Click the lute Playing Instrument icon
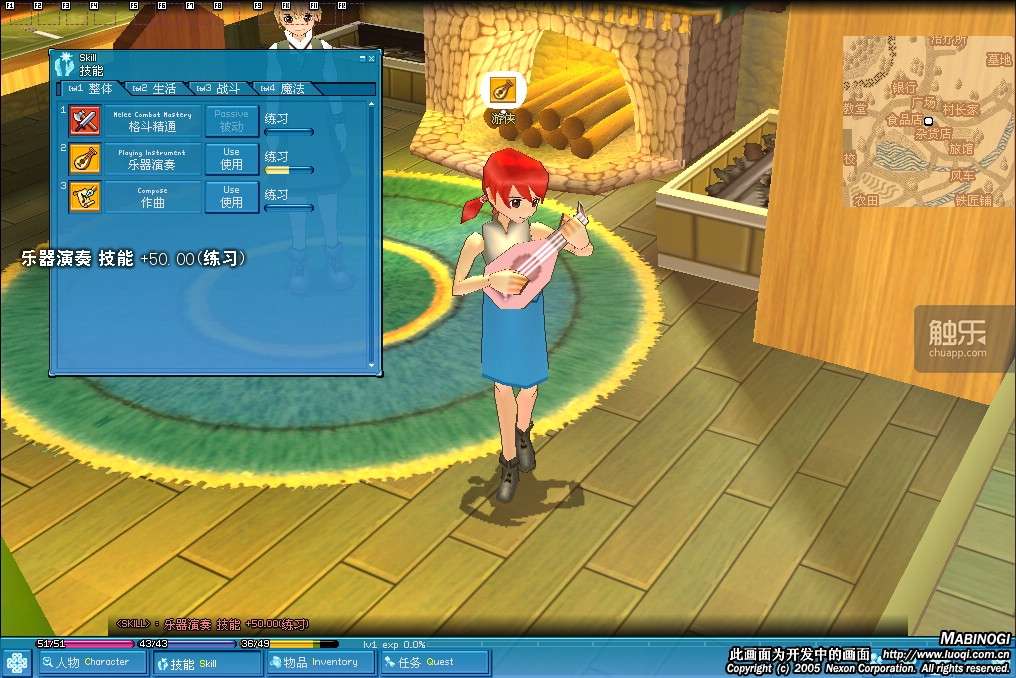Image resolution: width=1016 pixels, height=678 pixels. tap(84, 159)
